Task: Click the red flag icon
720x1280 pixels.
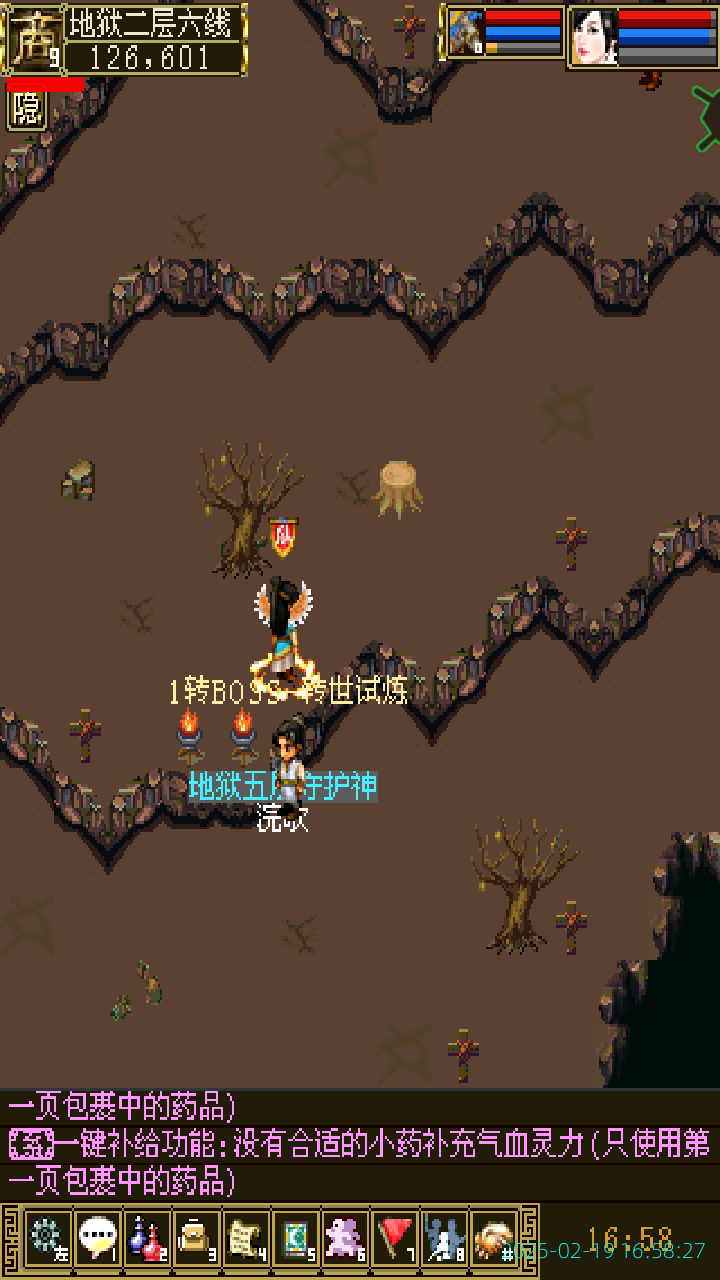Action: click(x=396, y=1238)
